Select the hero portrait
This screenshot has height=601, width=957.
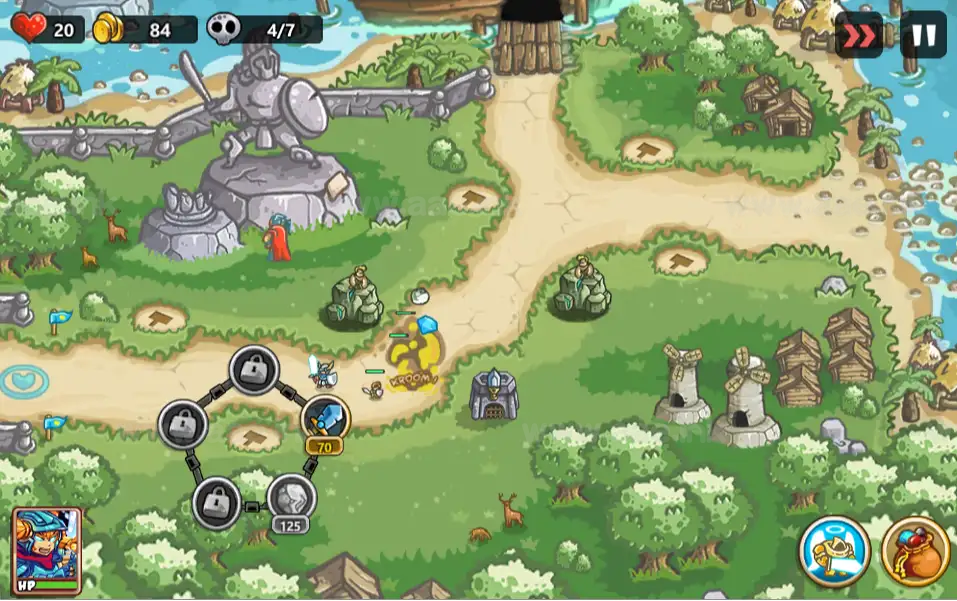tap(47, 550)
